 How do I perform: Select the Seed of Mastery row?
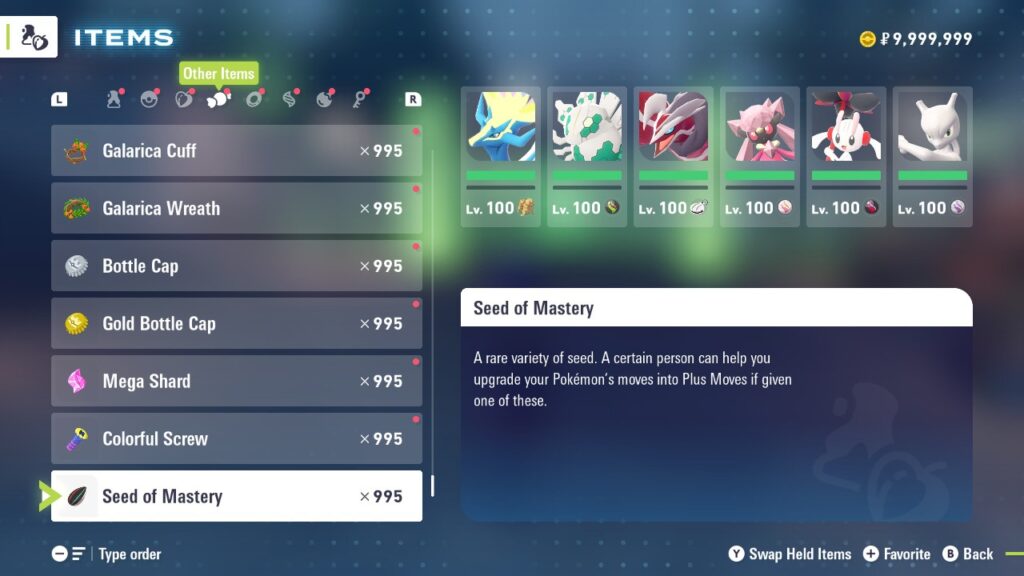236,496
